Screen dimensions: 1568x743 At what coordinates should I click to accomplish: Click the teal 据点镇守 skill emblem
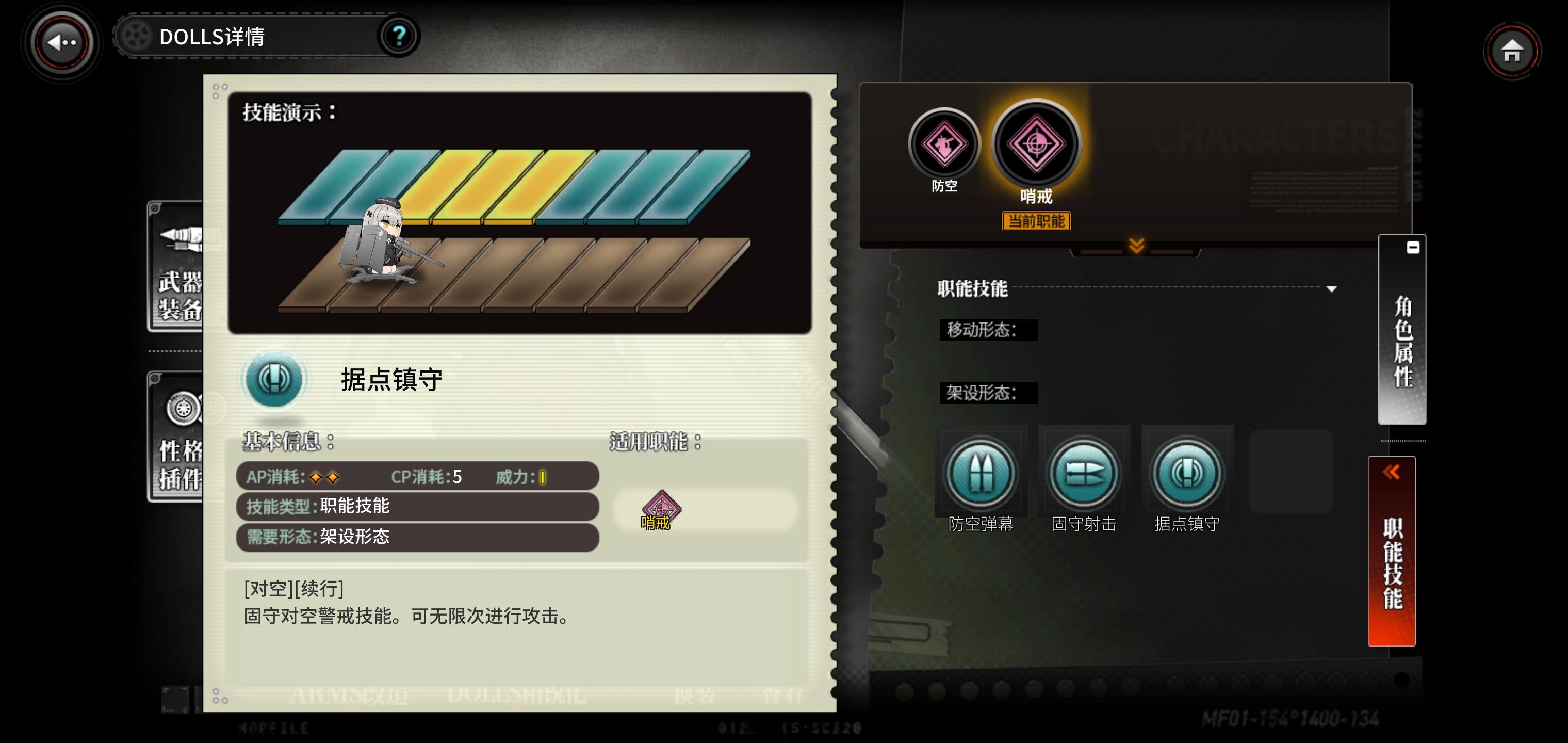pos(274,379)
